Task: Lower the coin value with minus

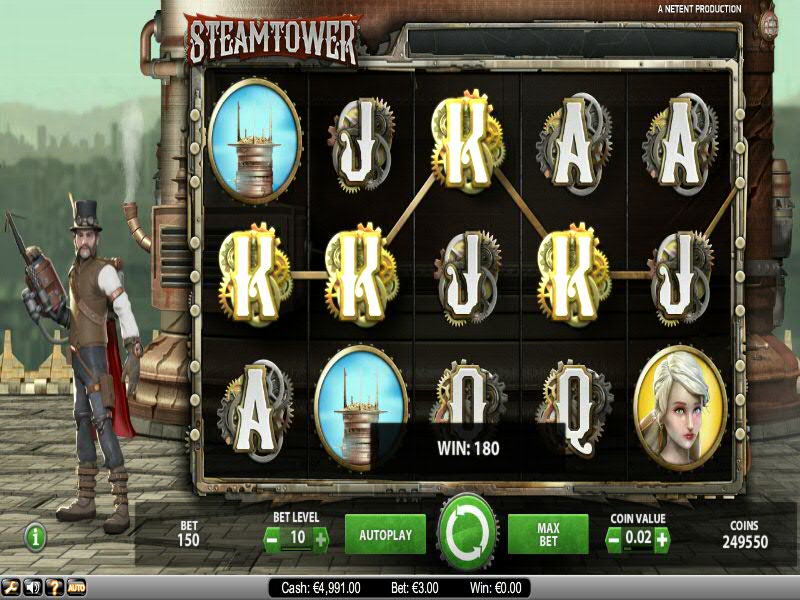Action: coord(614,540)
